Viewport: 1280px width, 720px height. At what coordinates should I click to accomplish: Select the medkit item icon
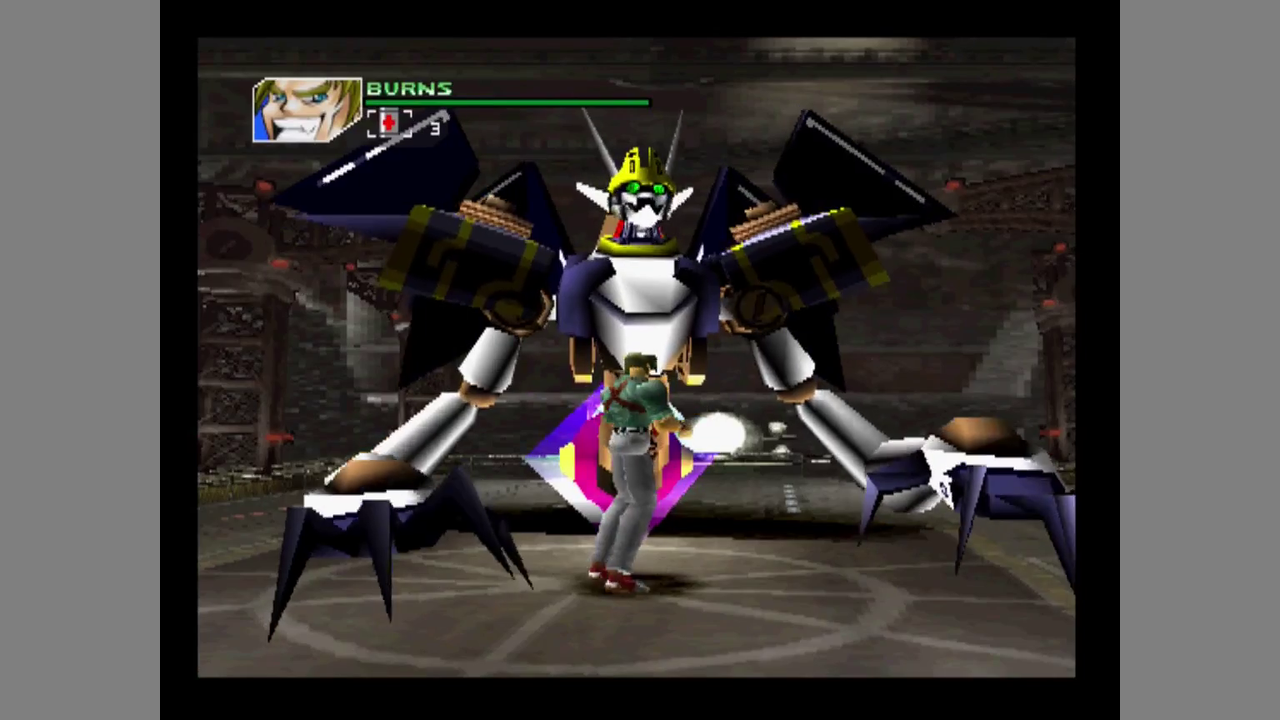pos(389,123)
